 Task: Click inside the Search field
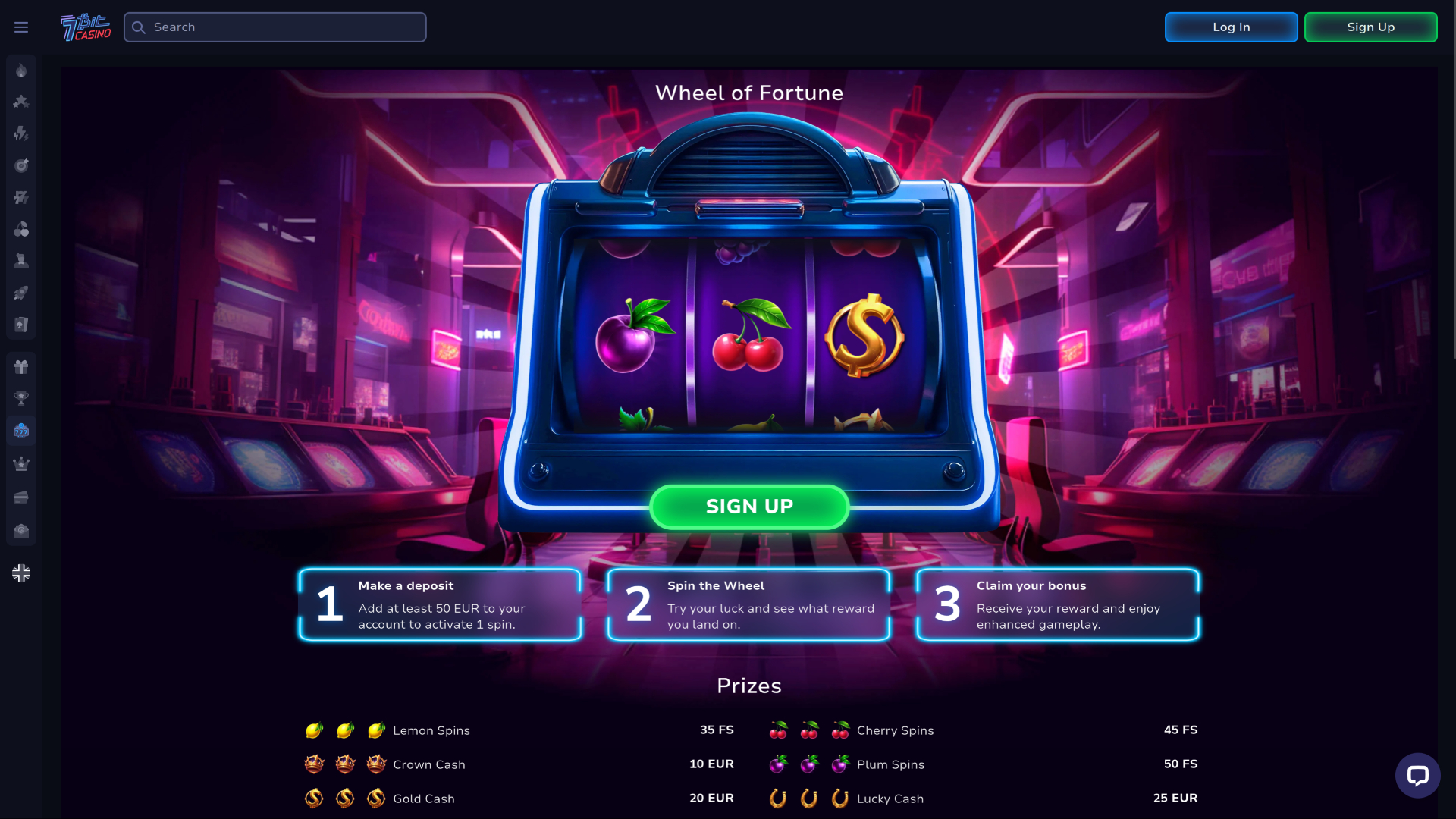275,27
